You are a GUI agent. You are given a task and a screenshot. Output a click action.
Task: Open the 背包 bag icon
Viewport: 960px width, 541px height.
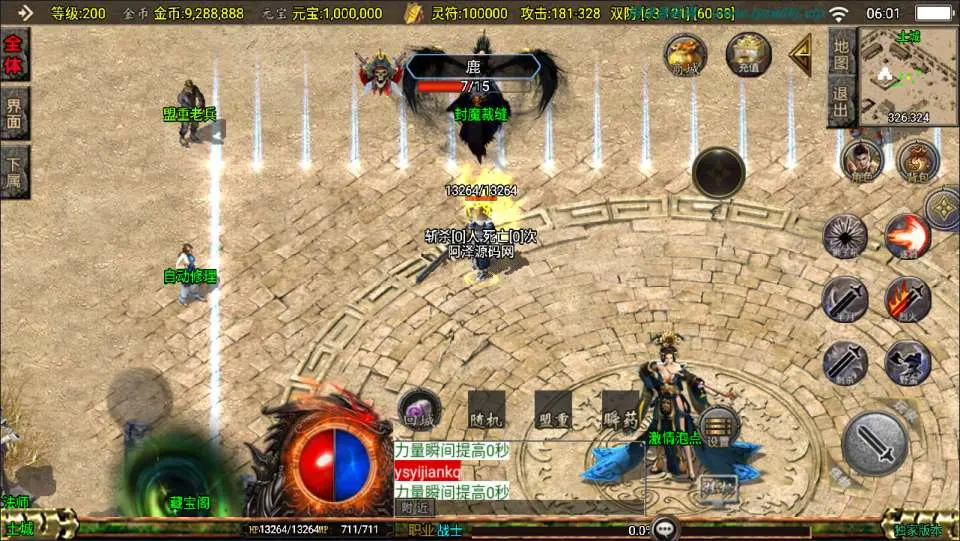click(916, 160)
